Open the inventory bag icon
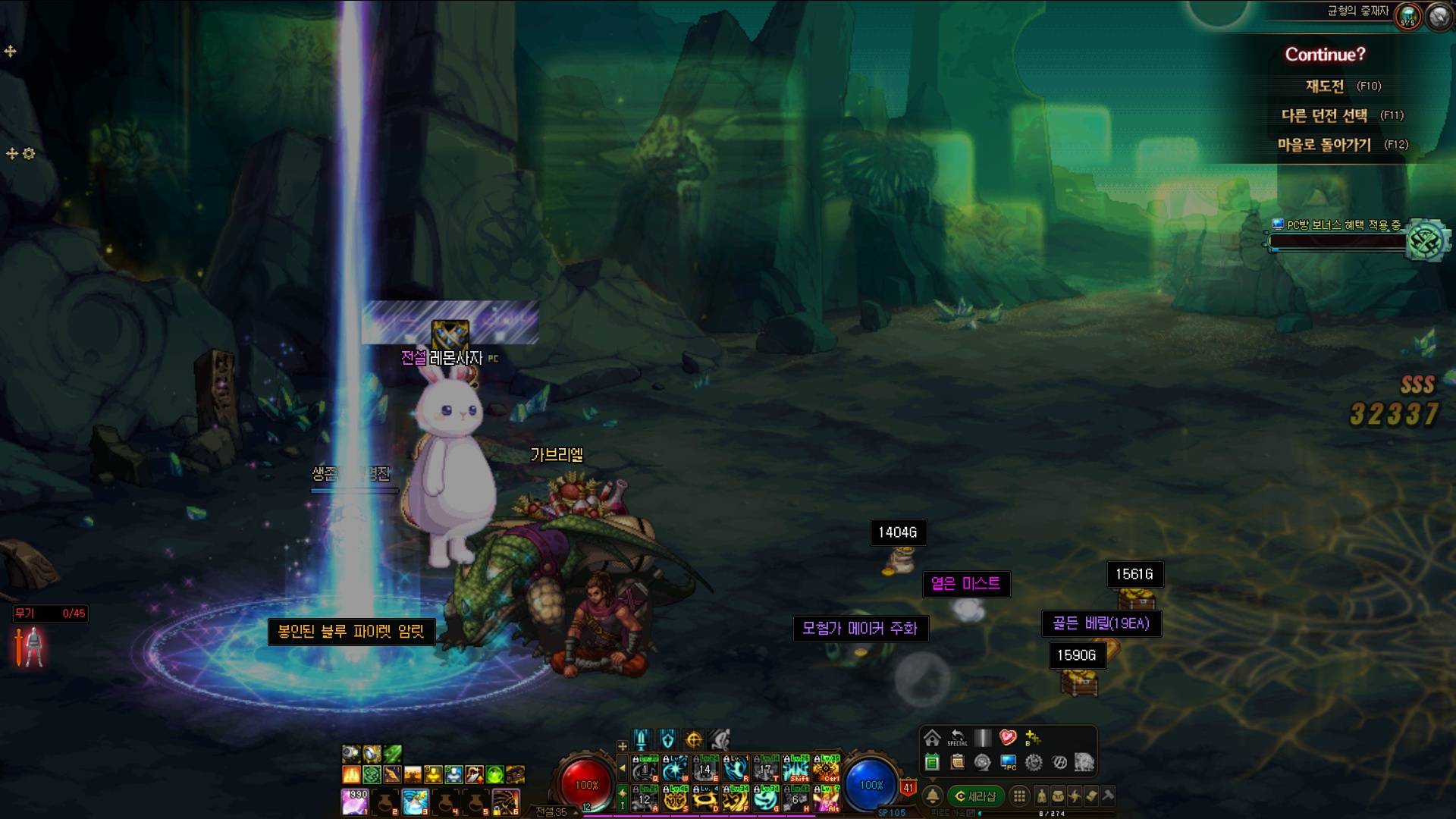 click(x=1058, y=796)
